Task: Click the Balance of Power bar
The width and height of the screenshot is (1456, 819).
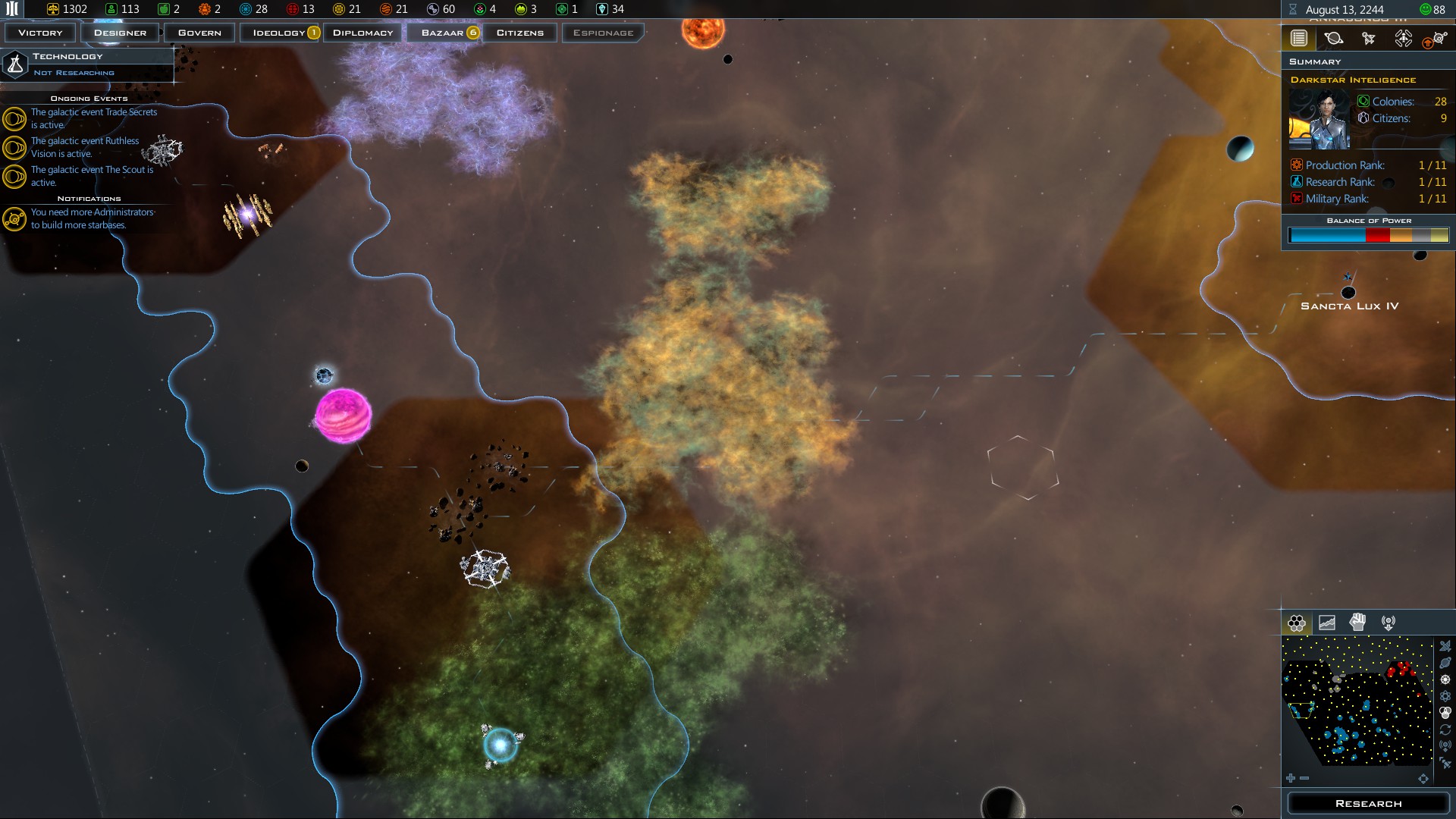Action: 1367,235
